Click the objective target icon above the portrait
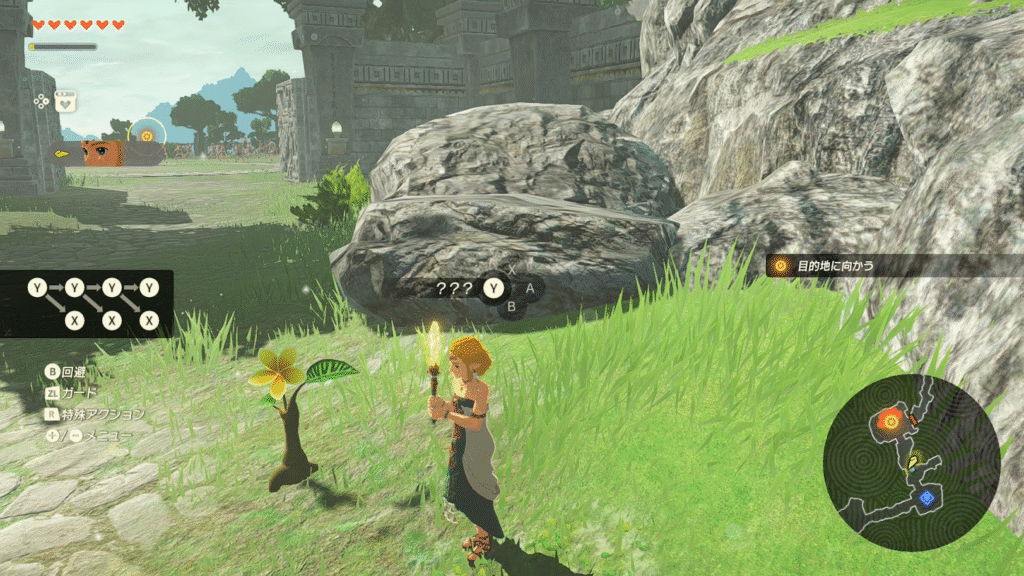Image resolution: width=1024 pixels, height=576 pixels. tap(147, 135)
